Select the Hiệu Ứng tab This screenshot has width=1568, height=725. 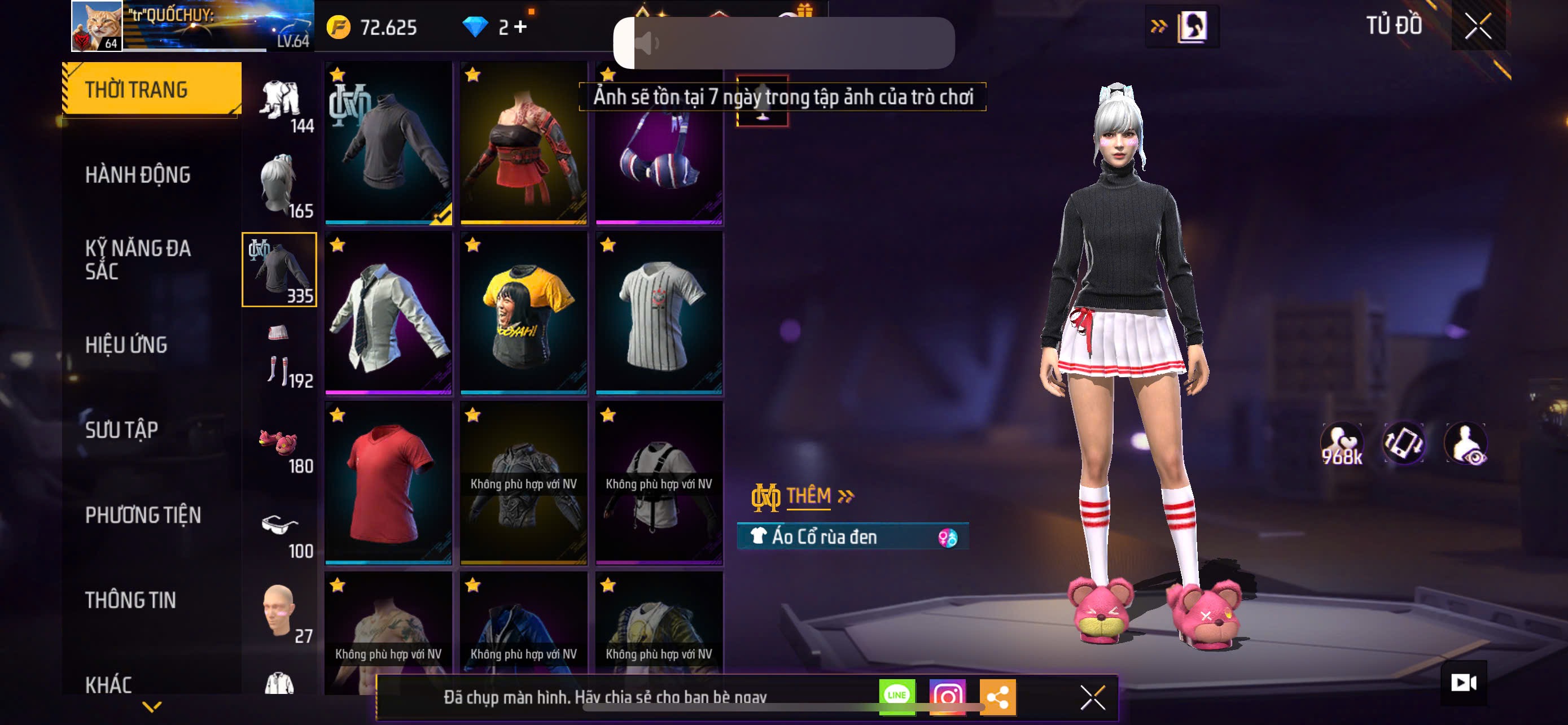[x=126, y=344]
